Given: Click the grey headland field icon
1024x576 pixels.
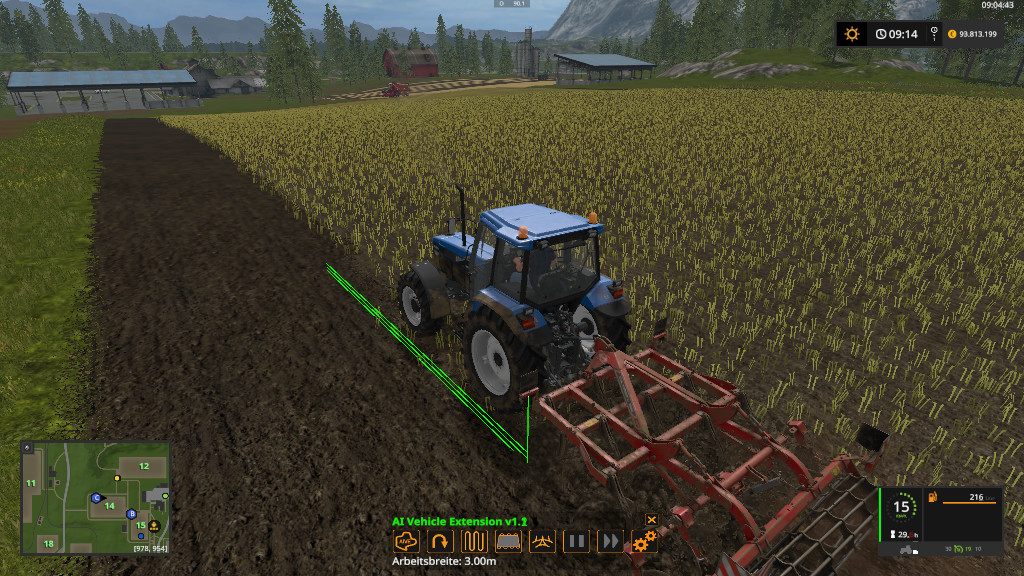Looking at the screenshot, I should pyautogui.click(x=508, y=542).
